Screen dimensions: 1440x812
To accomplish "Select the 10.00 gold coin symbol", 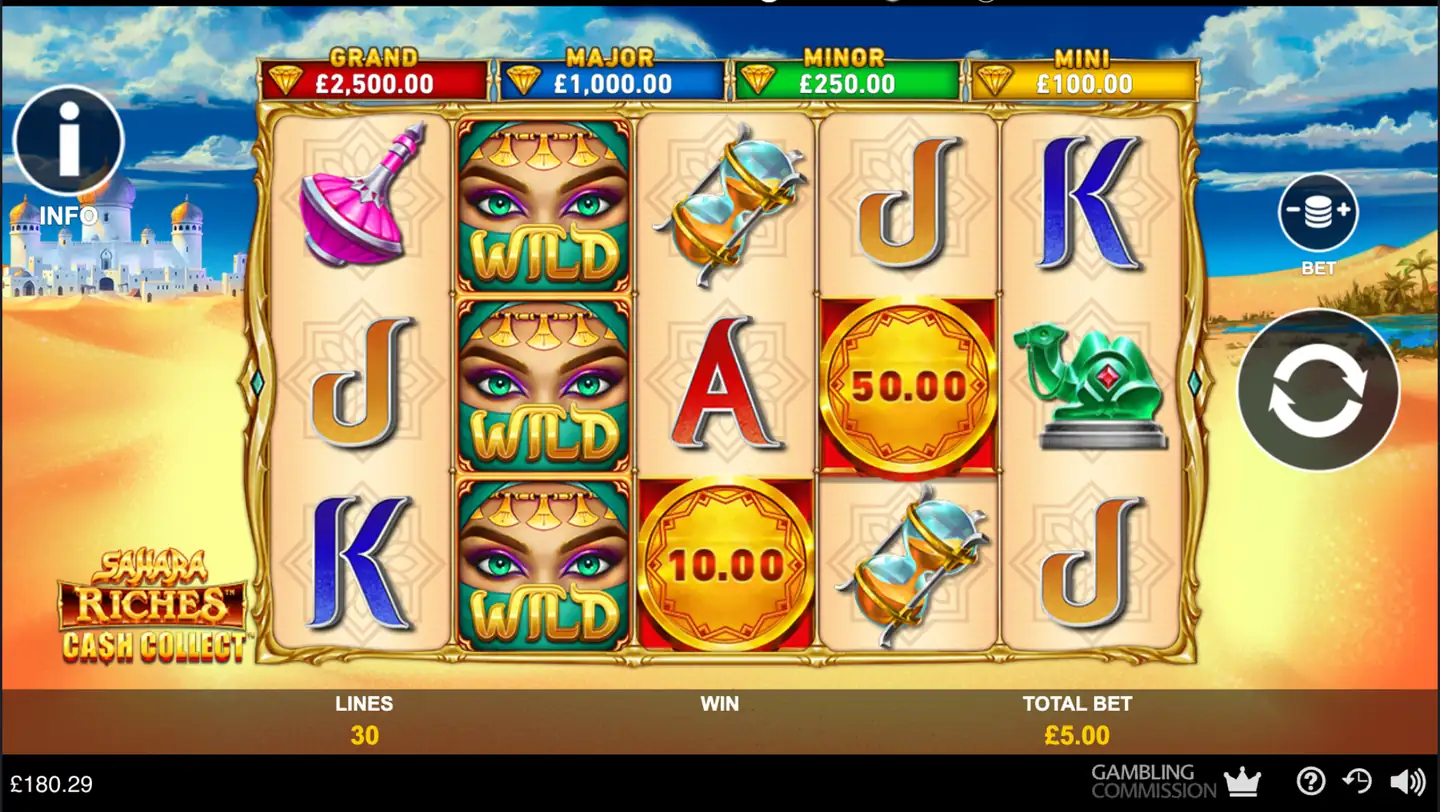I will point(725,563).
